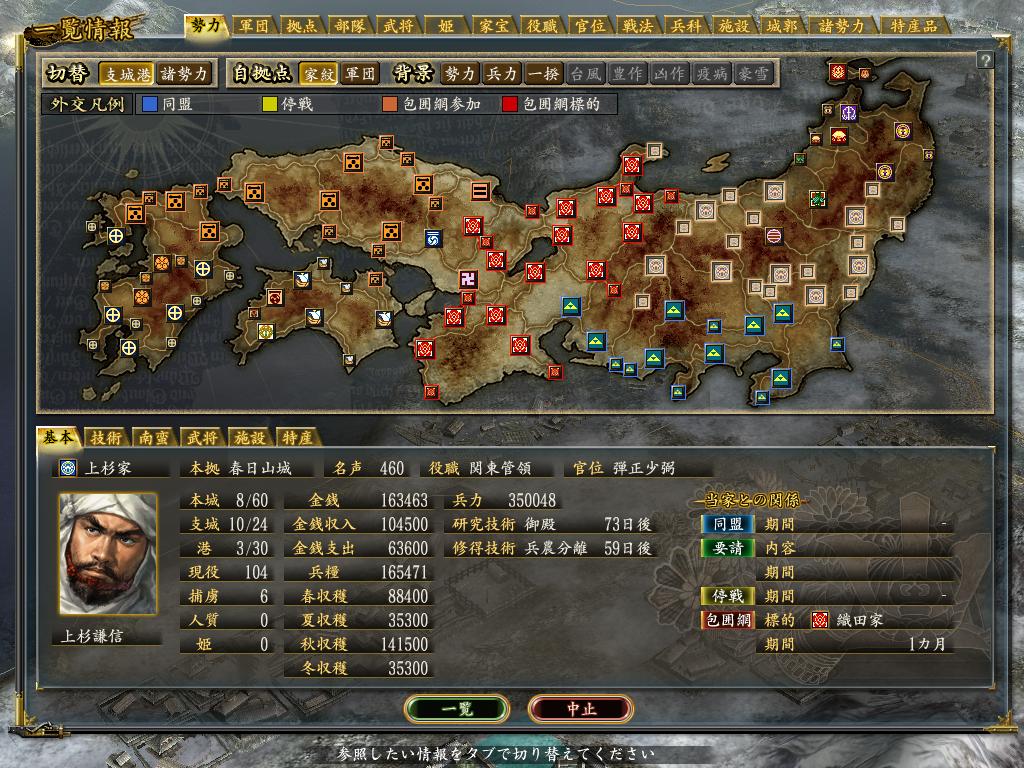
Task: Select the 一揆 background option
Action: [x=543, y=74]
